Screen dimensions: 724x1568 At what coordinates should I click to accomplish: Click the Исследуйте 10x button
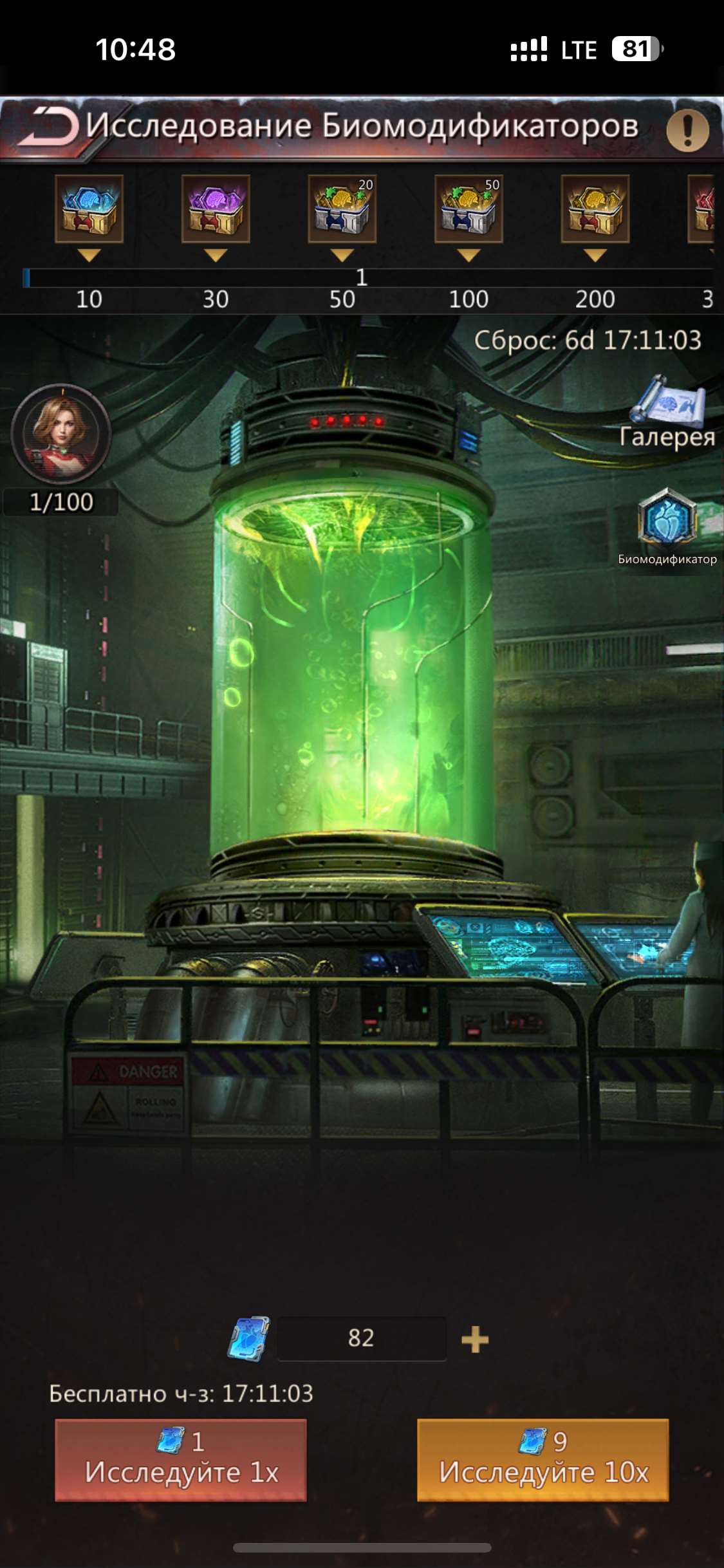[543, 1459]
